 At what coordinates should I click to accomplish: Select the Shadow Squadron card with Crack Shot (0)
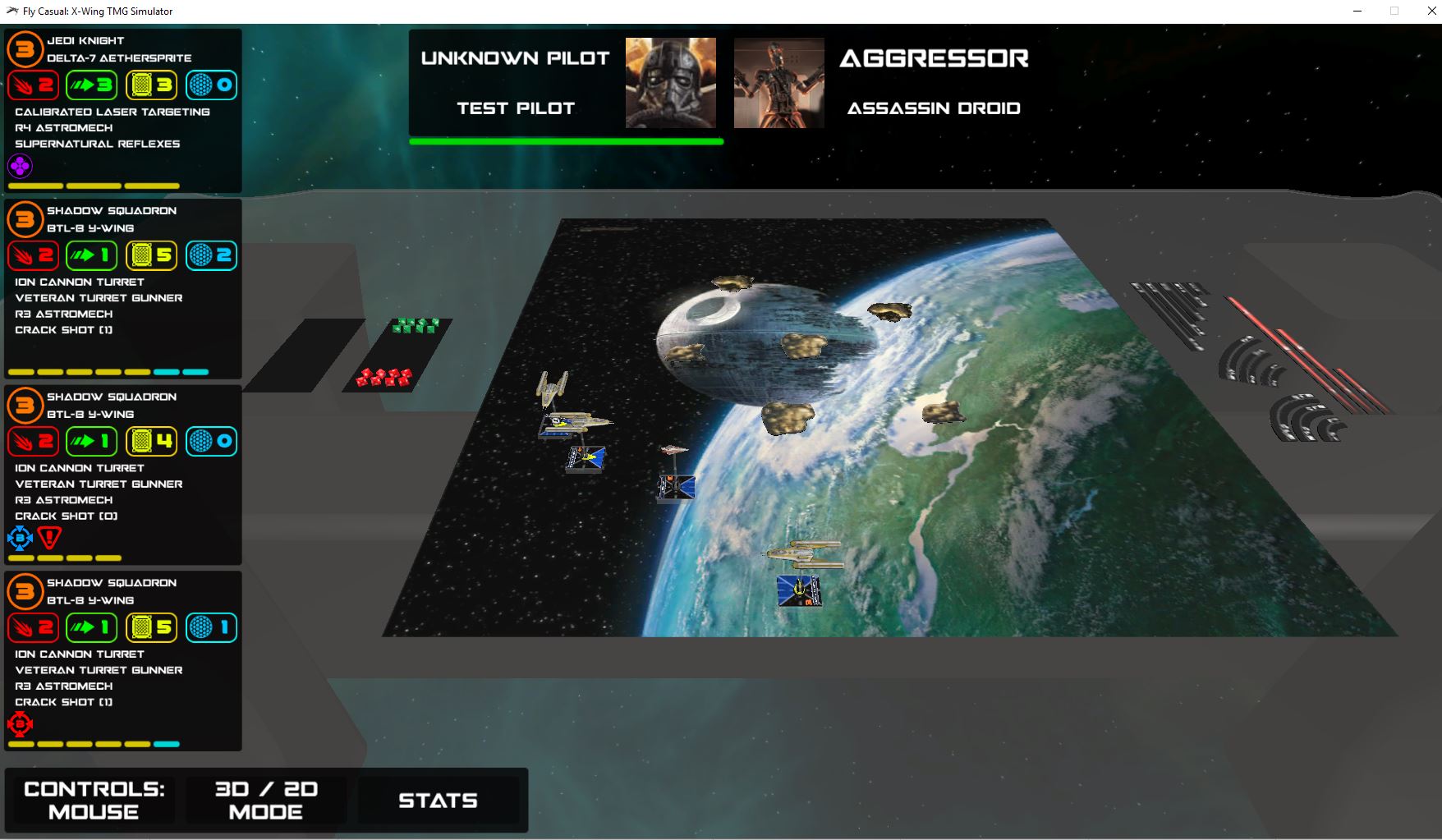click(123, 406)
